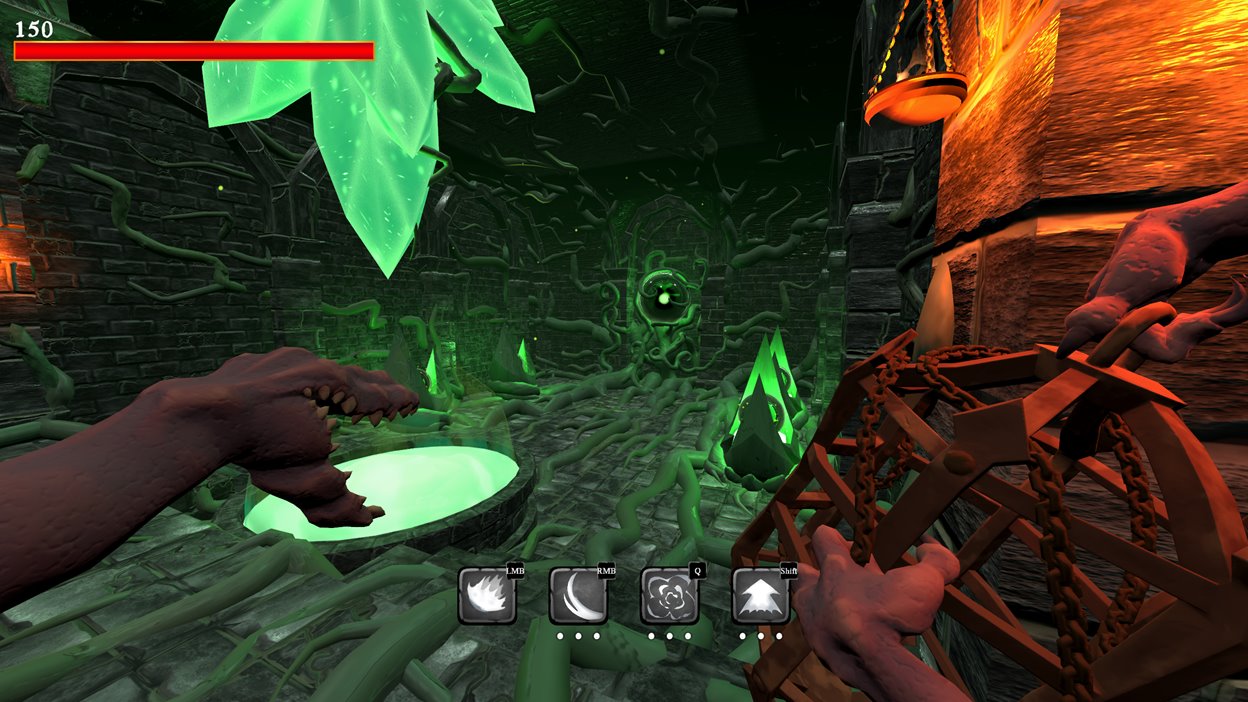The width and height of the screenshot is (1248, 702).
Task: Trigger the swirling rose-shaped ability
Action: pos(669,596)
